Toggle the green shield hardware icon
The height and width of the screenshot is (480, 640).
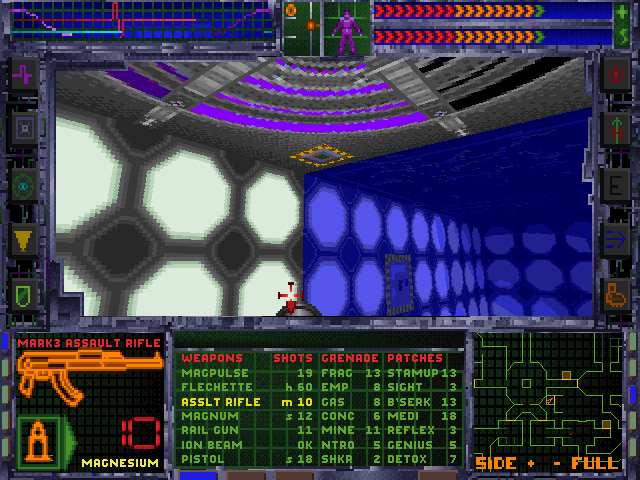24,293
